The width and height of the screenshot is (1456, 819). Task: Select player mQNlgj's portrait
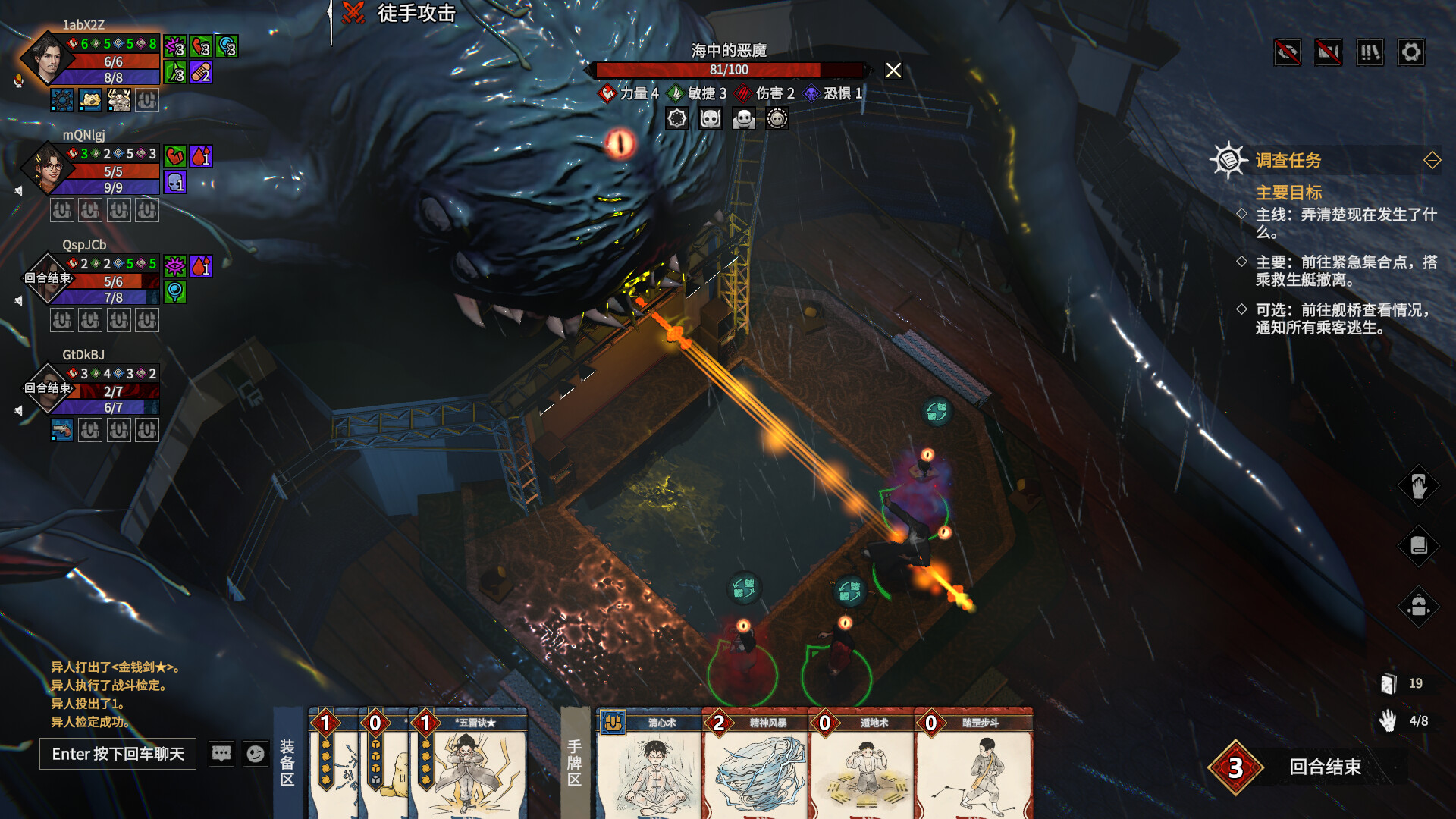(47, 168)
